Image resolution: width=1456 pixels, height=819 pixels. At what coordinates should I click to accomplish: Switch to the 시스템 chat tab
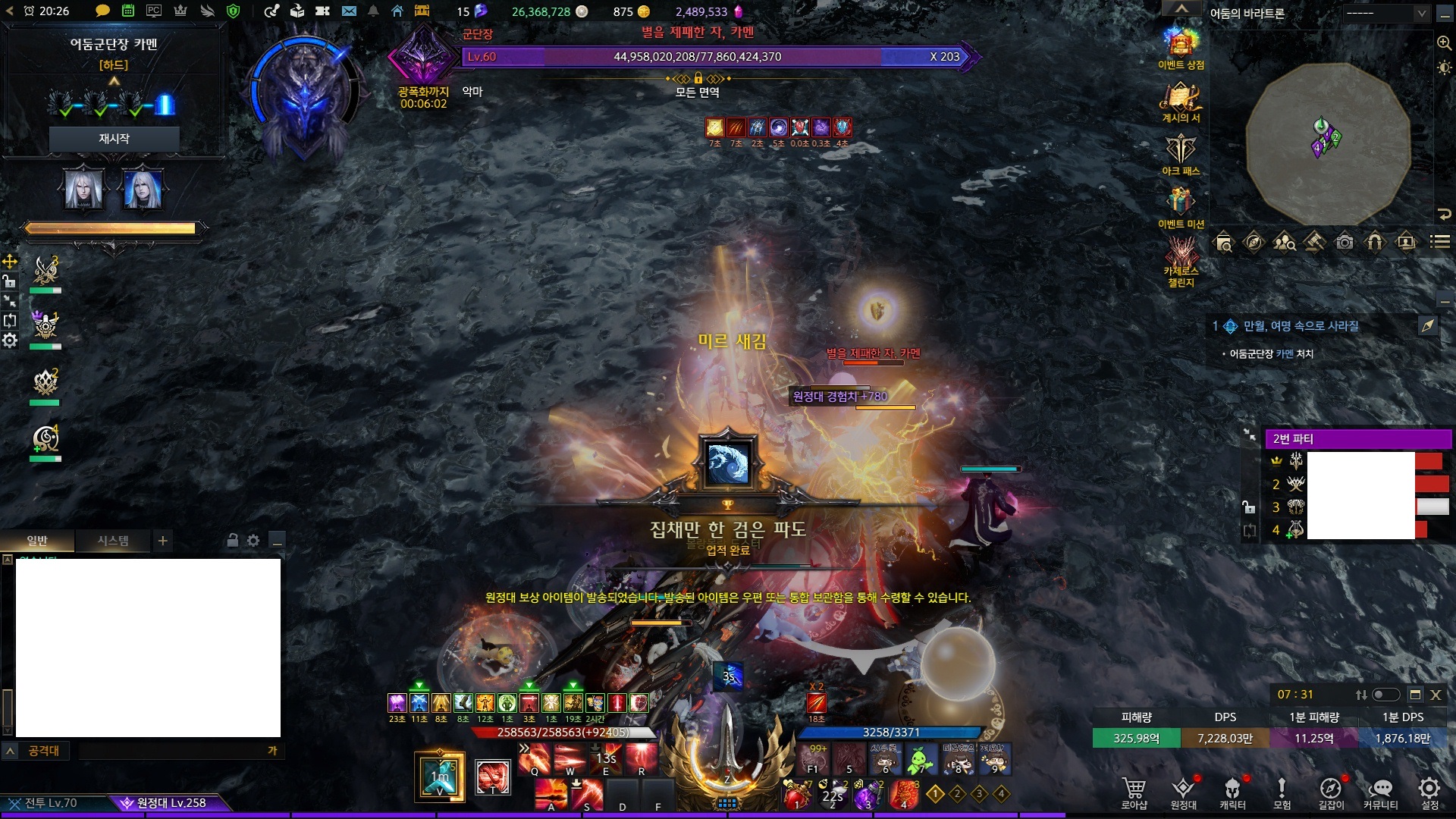(113, 541)
